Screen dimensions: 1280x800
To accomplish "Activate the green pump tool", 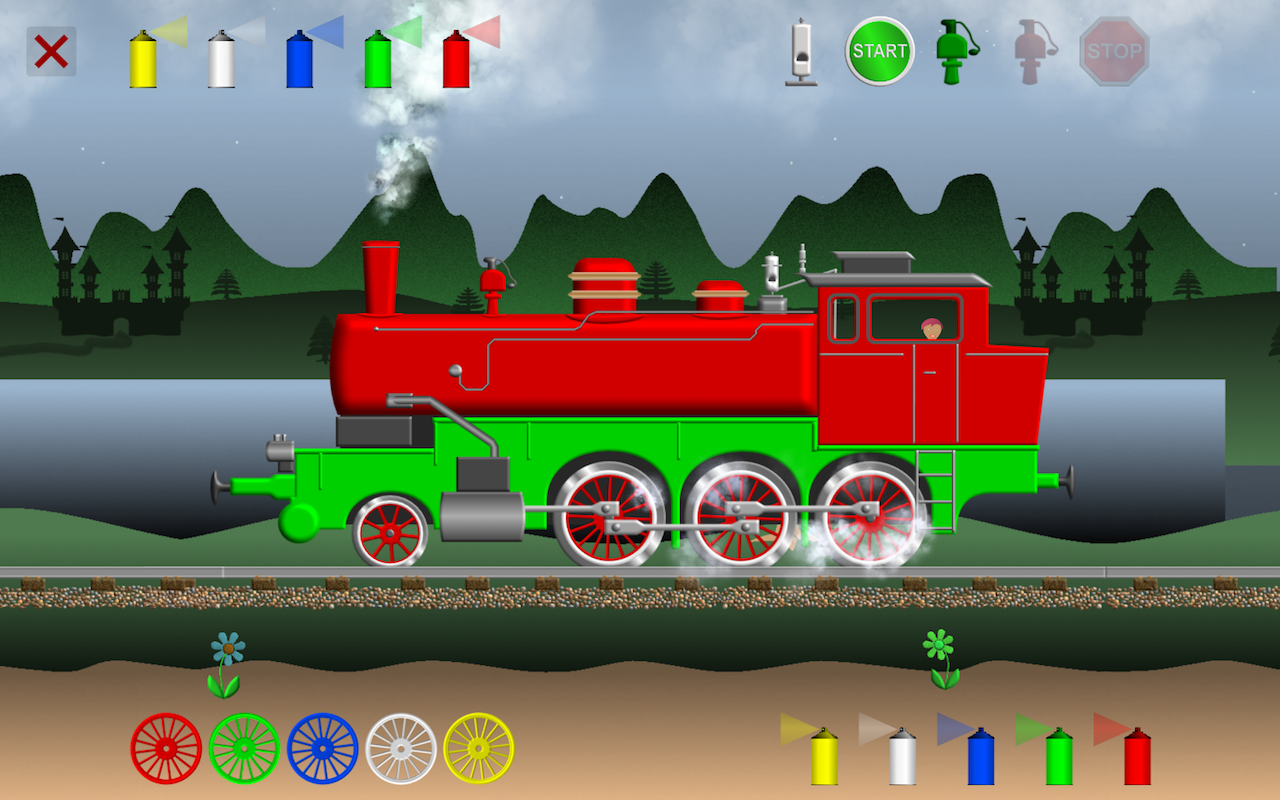I will click(x=950, y=50).
